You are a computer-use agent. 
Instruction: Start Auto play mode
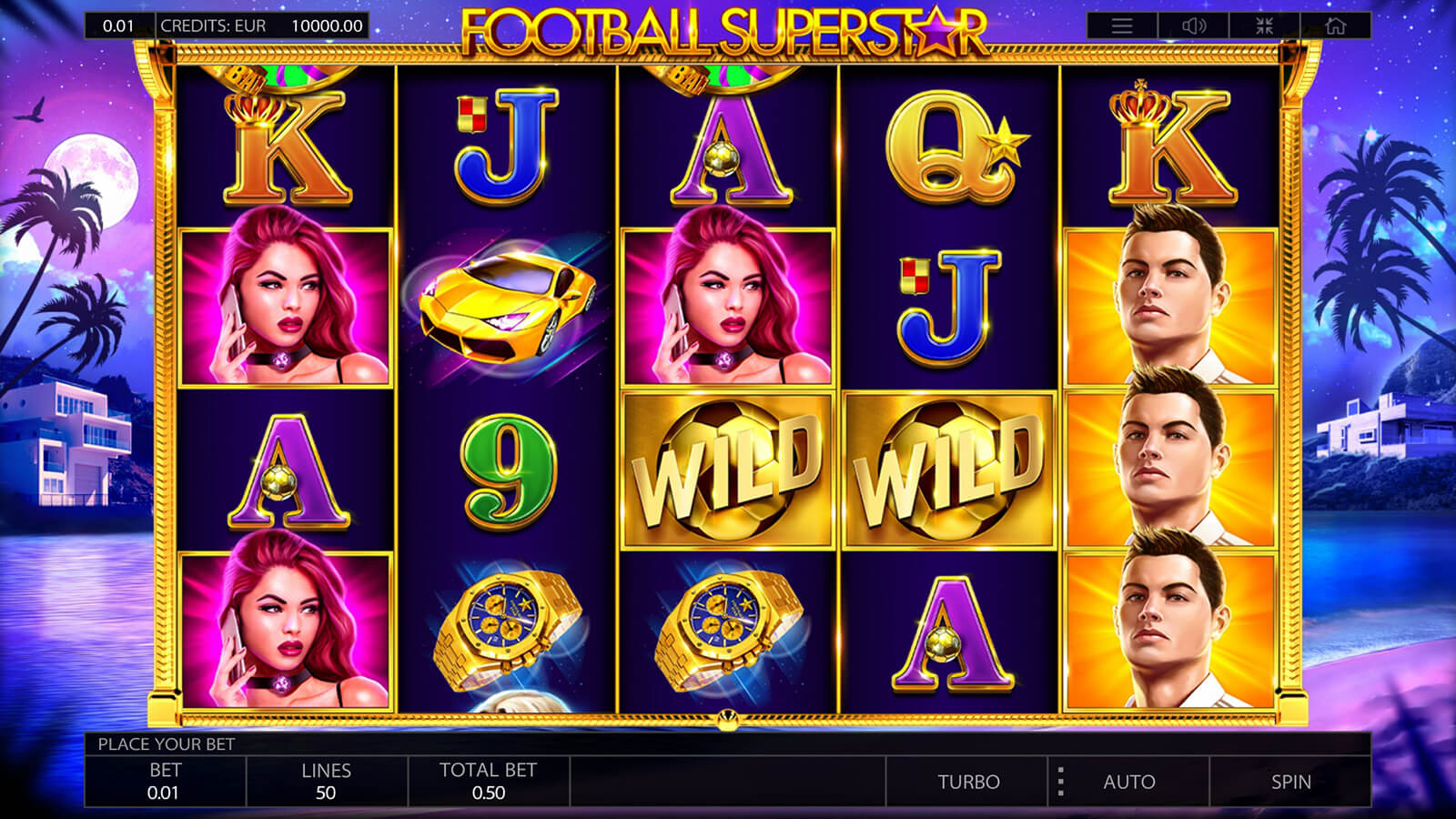coord(1128,782)
